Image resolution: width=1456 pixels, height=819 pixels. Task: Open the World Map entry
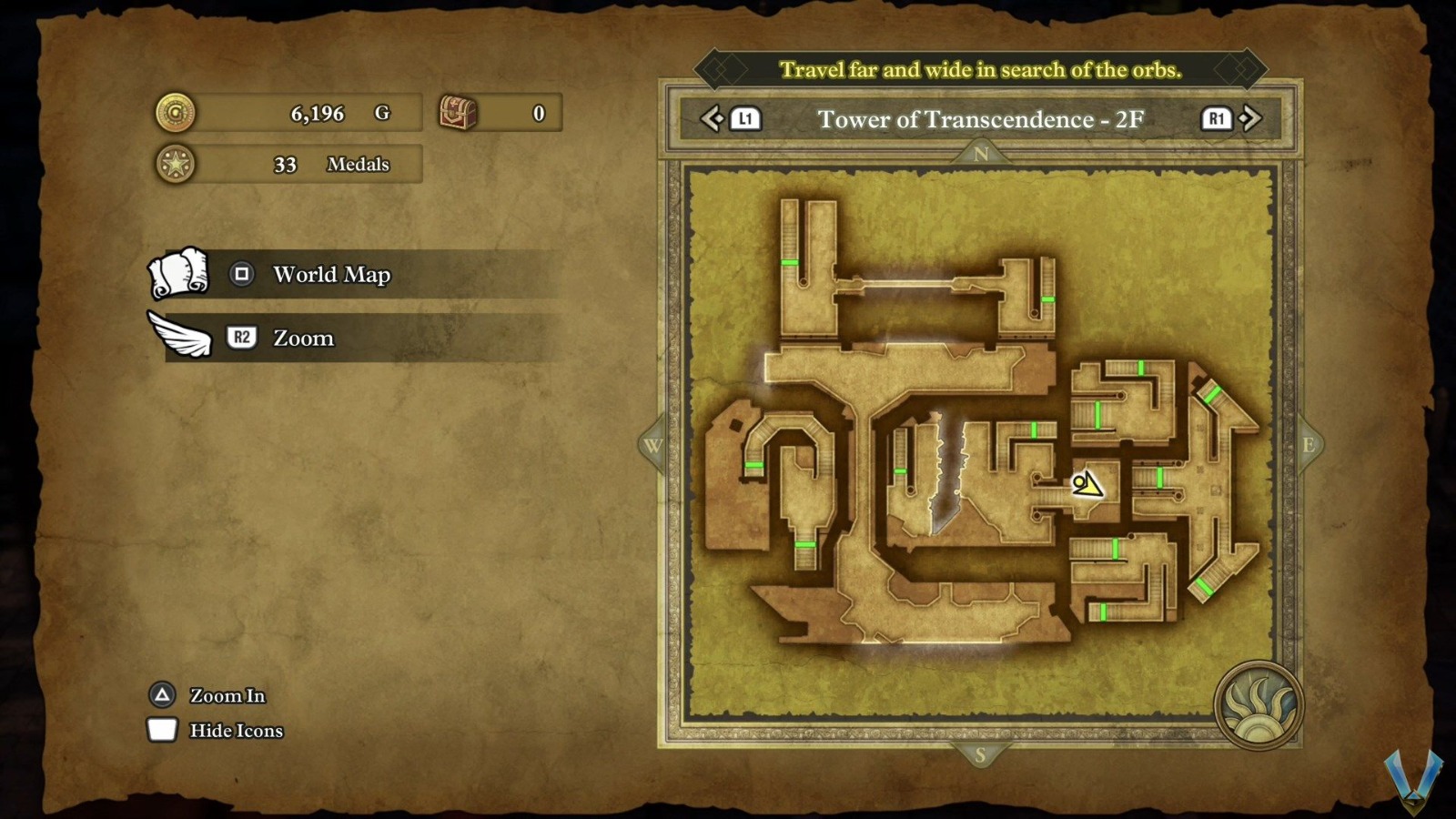[x=331, y=275]
